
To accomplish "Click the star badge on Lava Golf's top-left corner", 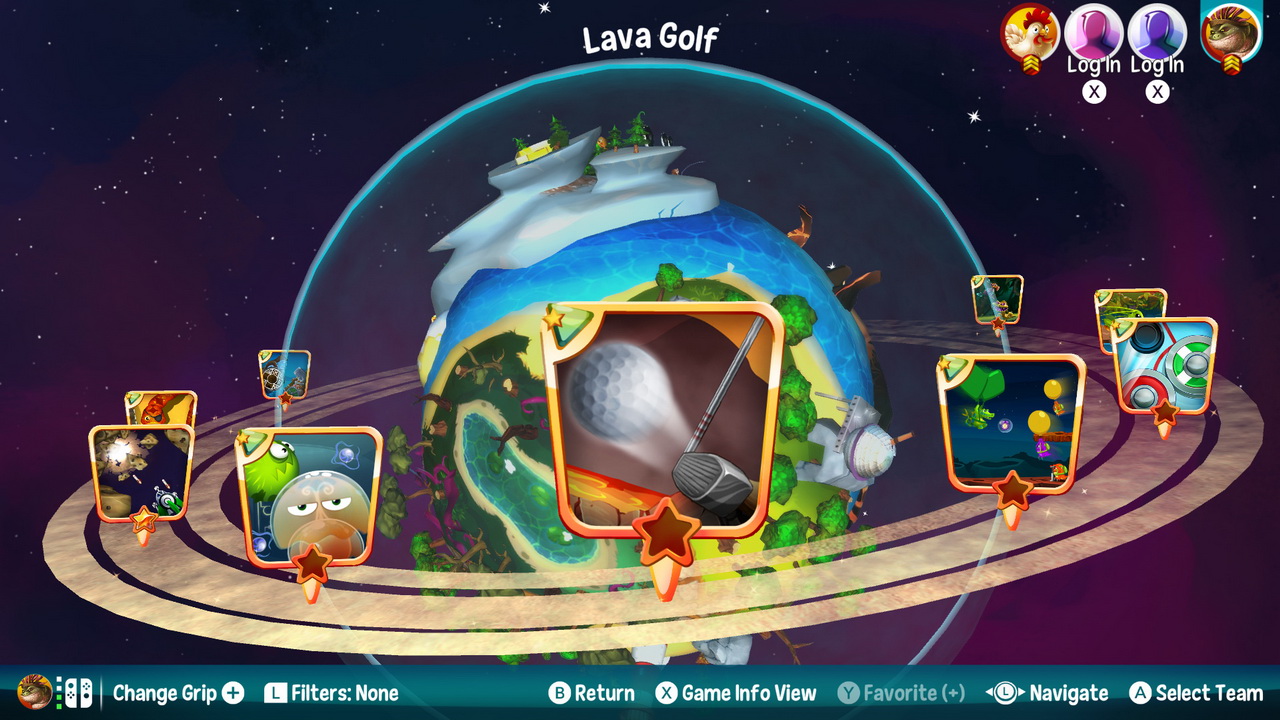I will click(x=553, y=320).
